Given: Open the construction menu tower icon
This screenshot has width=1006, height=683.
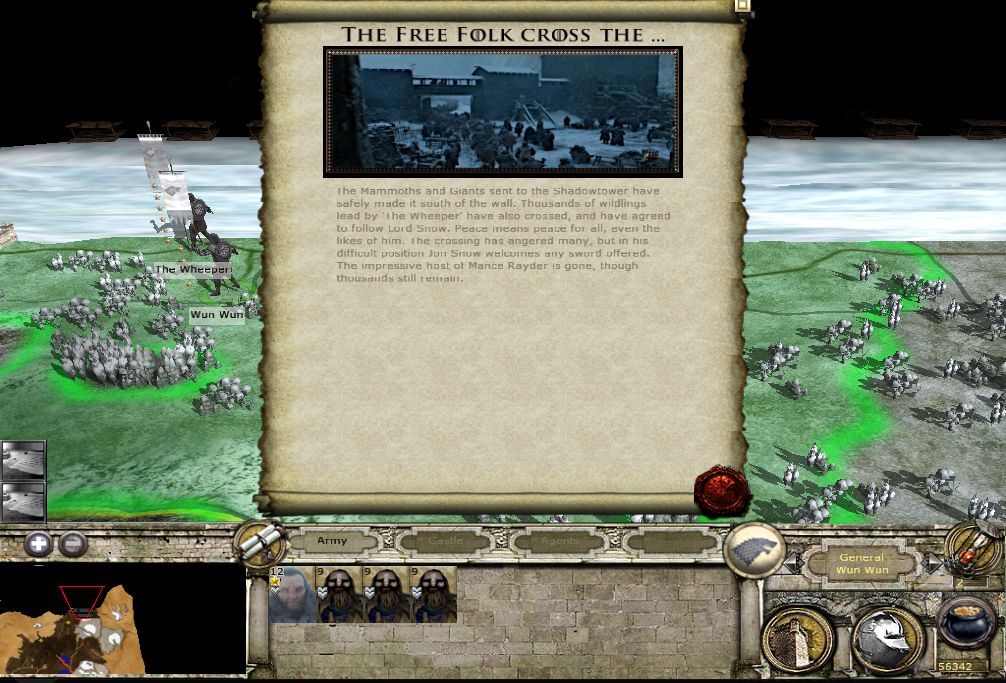Looking at the screenshot, I should coord(797,638).
